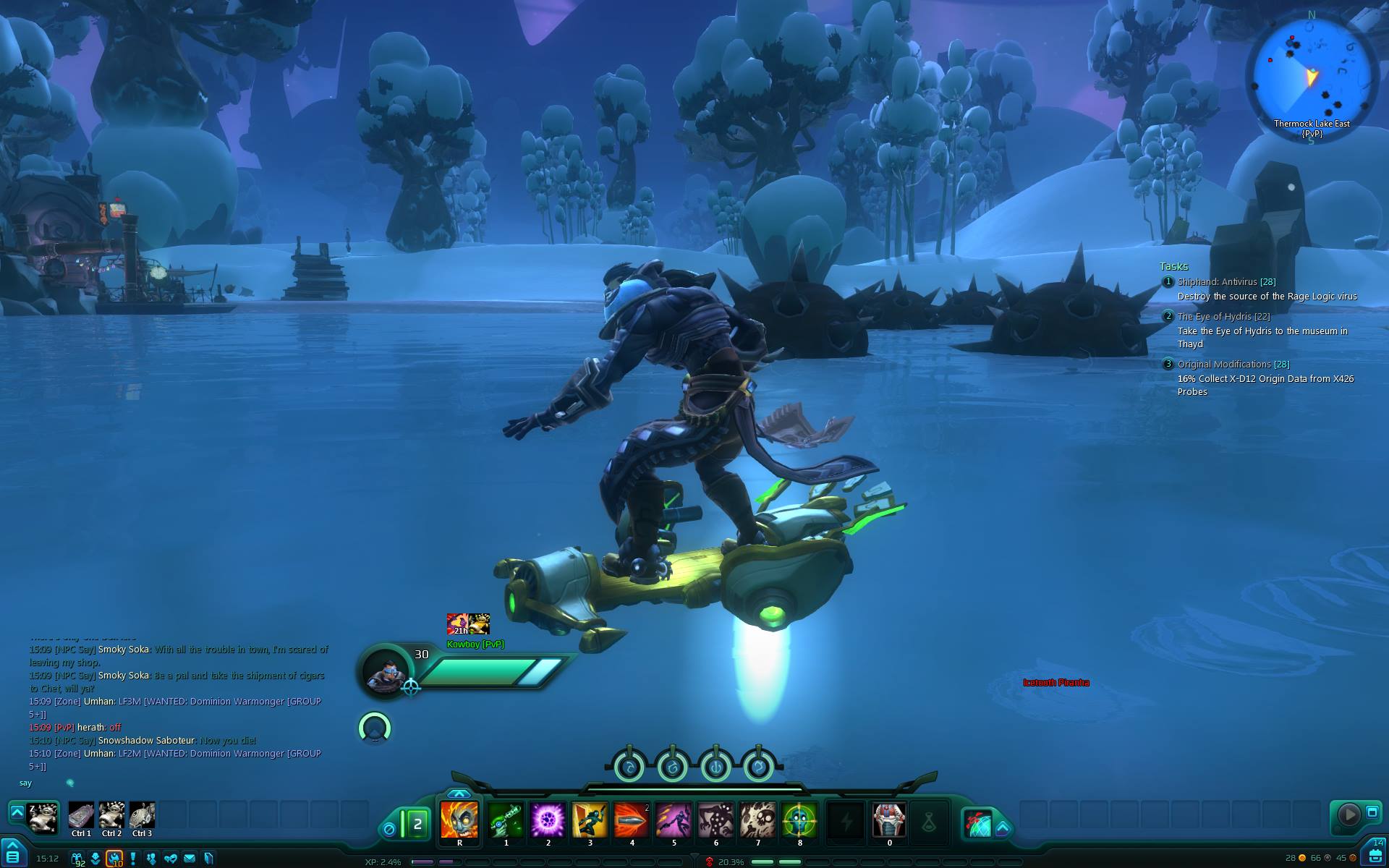Expand the mount flyout arrow

[x=17, y=812]
